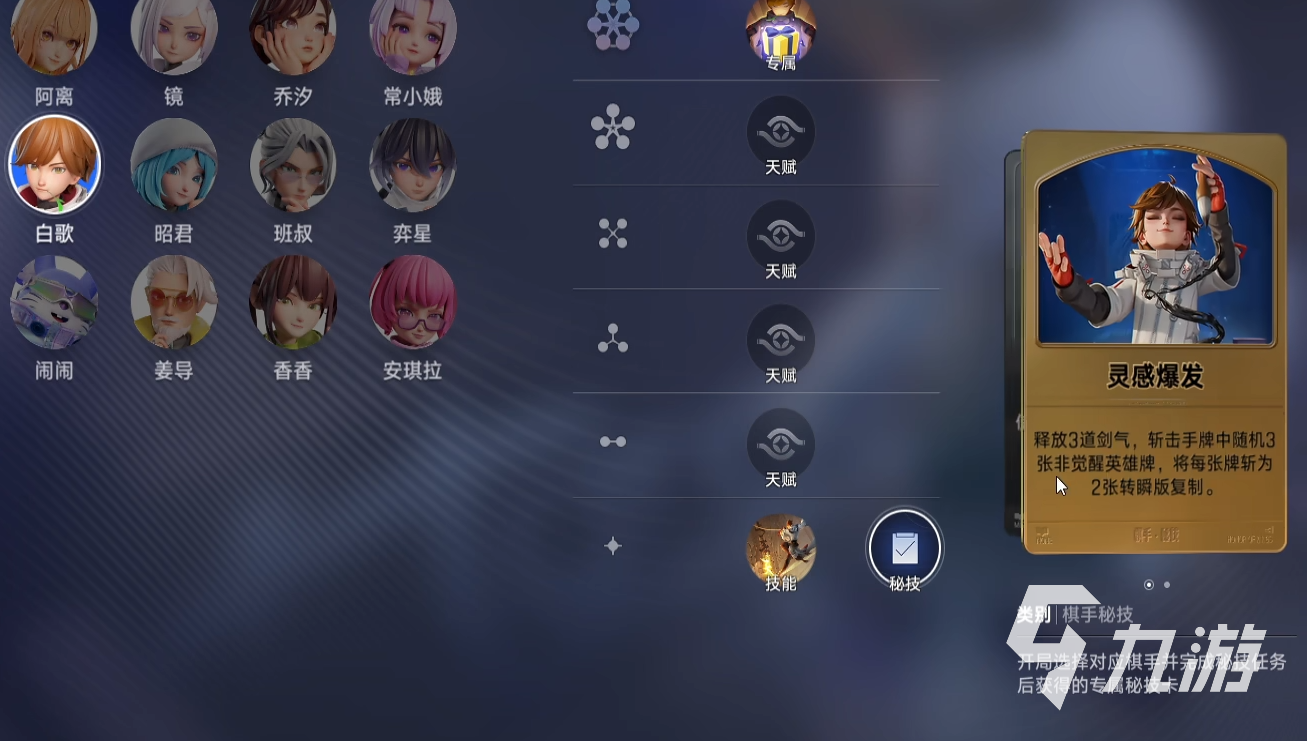
Task: Select the 白歌 character avatar
Action: 55,163
